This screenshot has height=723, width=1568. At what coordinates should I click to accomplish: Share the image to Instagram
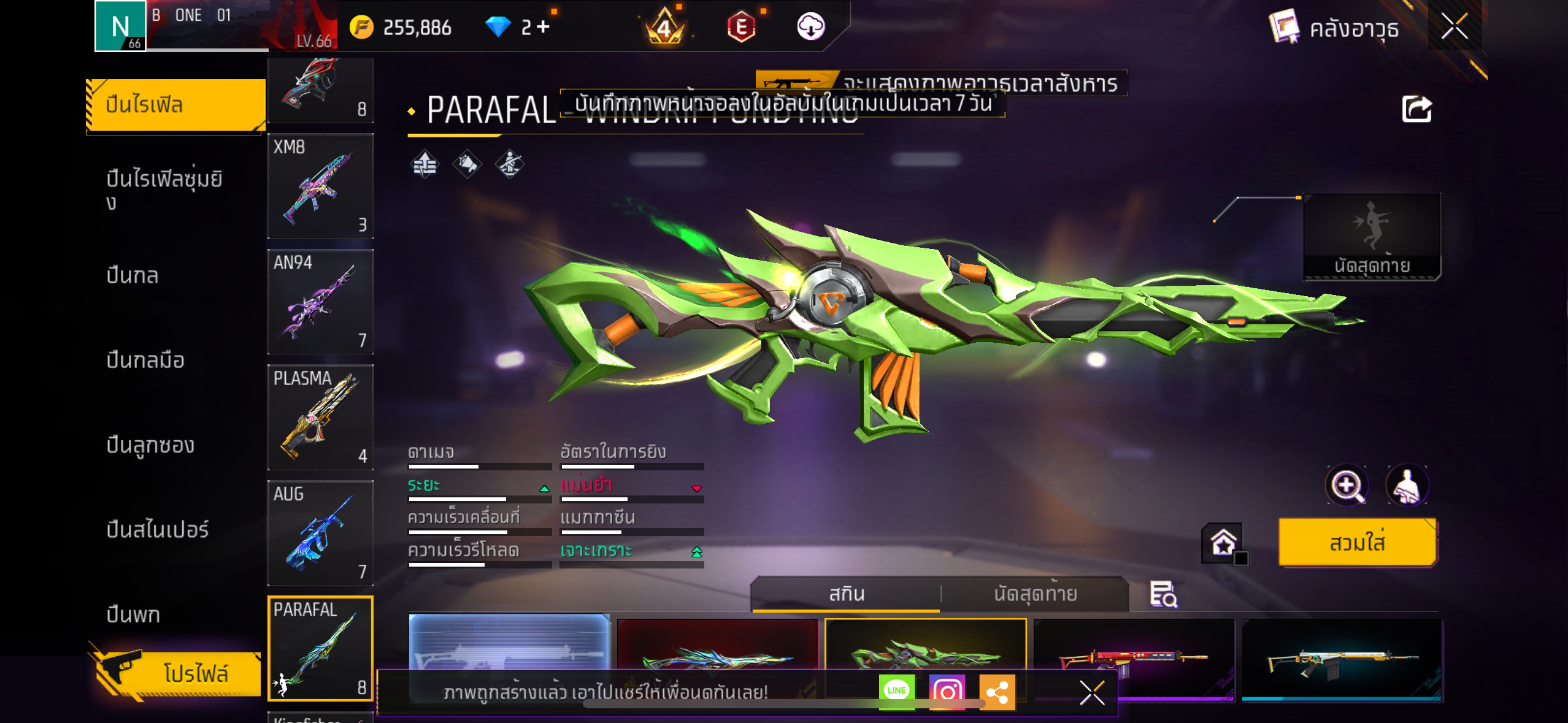947,692
